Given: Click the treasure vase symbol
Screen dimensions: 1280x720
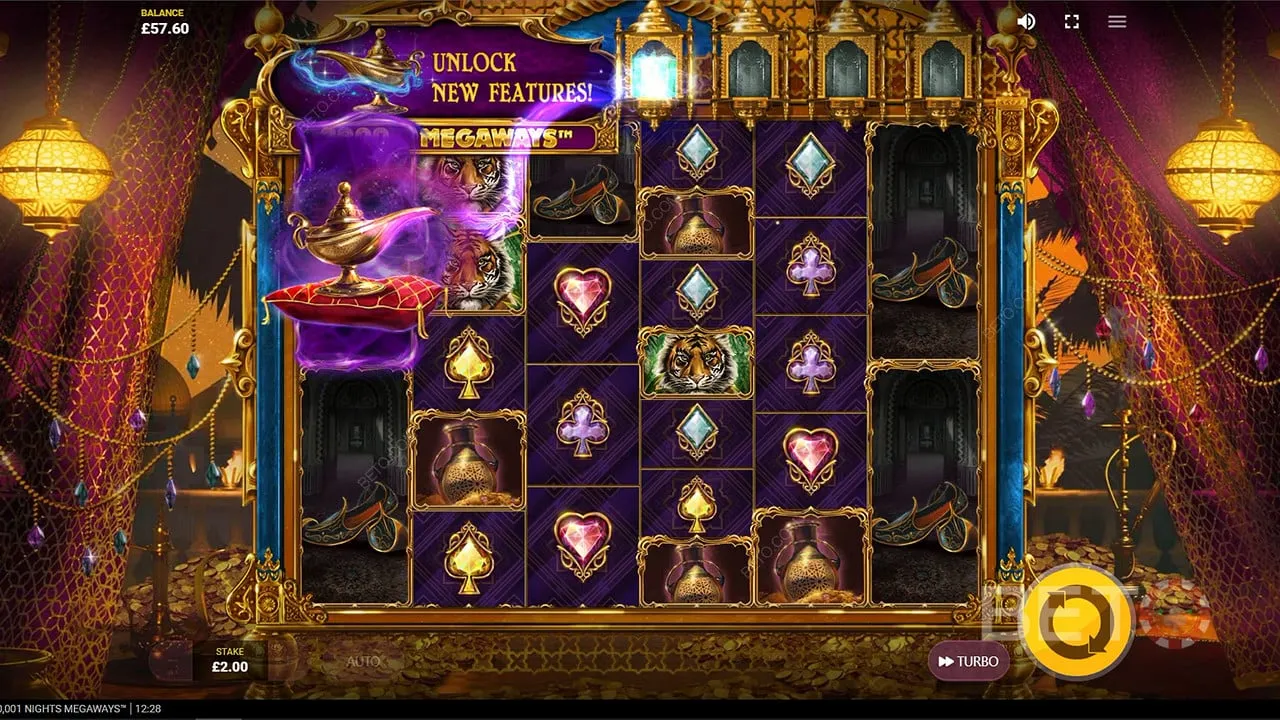Looking at the screenshot, I should 467,462.
